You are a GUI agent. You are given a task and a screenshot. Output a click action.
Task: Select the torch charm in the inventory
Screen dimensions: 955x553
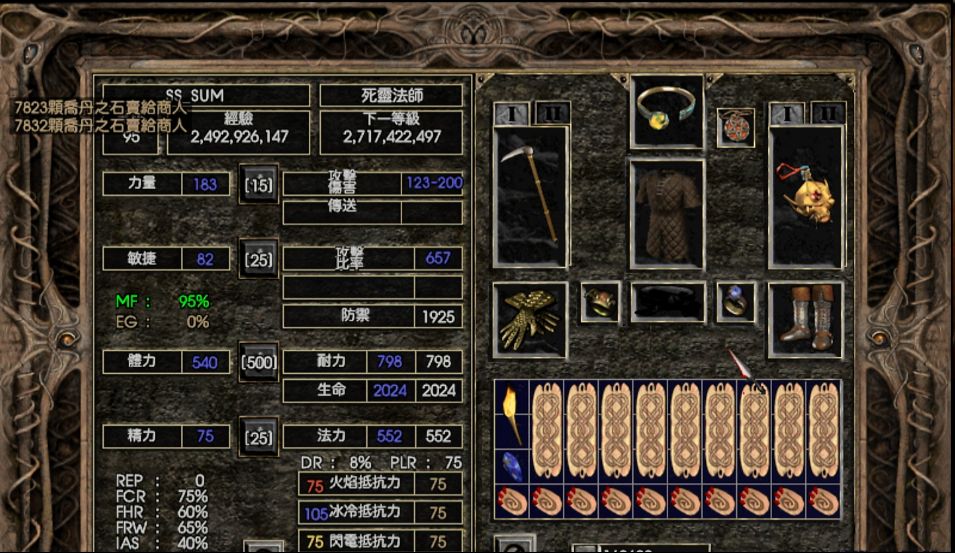click(x=512, y=412)
